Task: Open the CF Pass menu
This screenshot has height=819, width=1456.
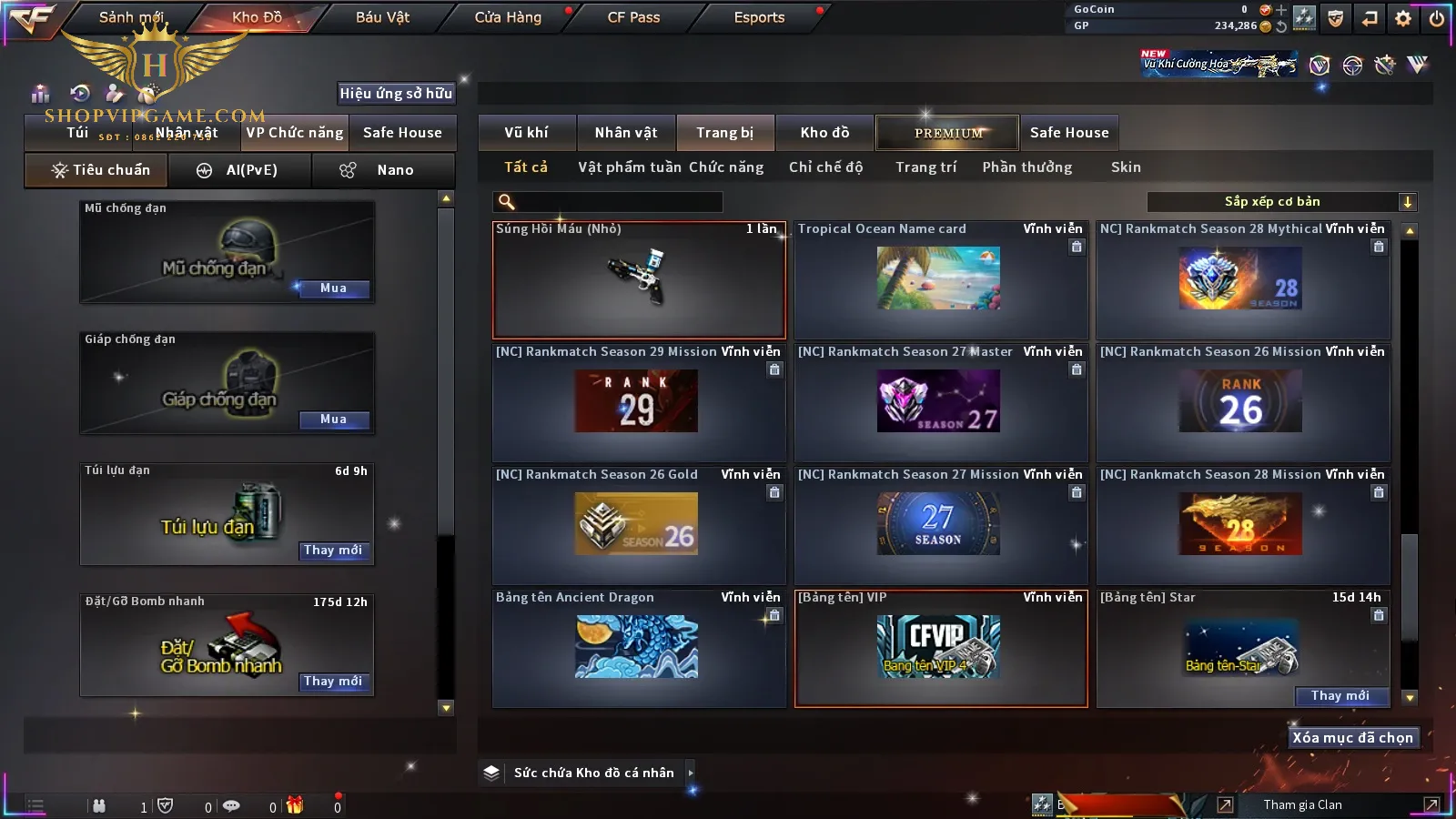Action: (633, 17)
